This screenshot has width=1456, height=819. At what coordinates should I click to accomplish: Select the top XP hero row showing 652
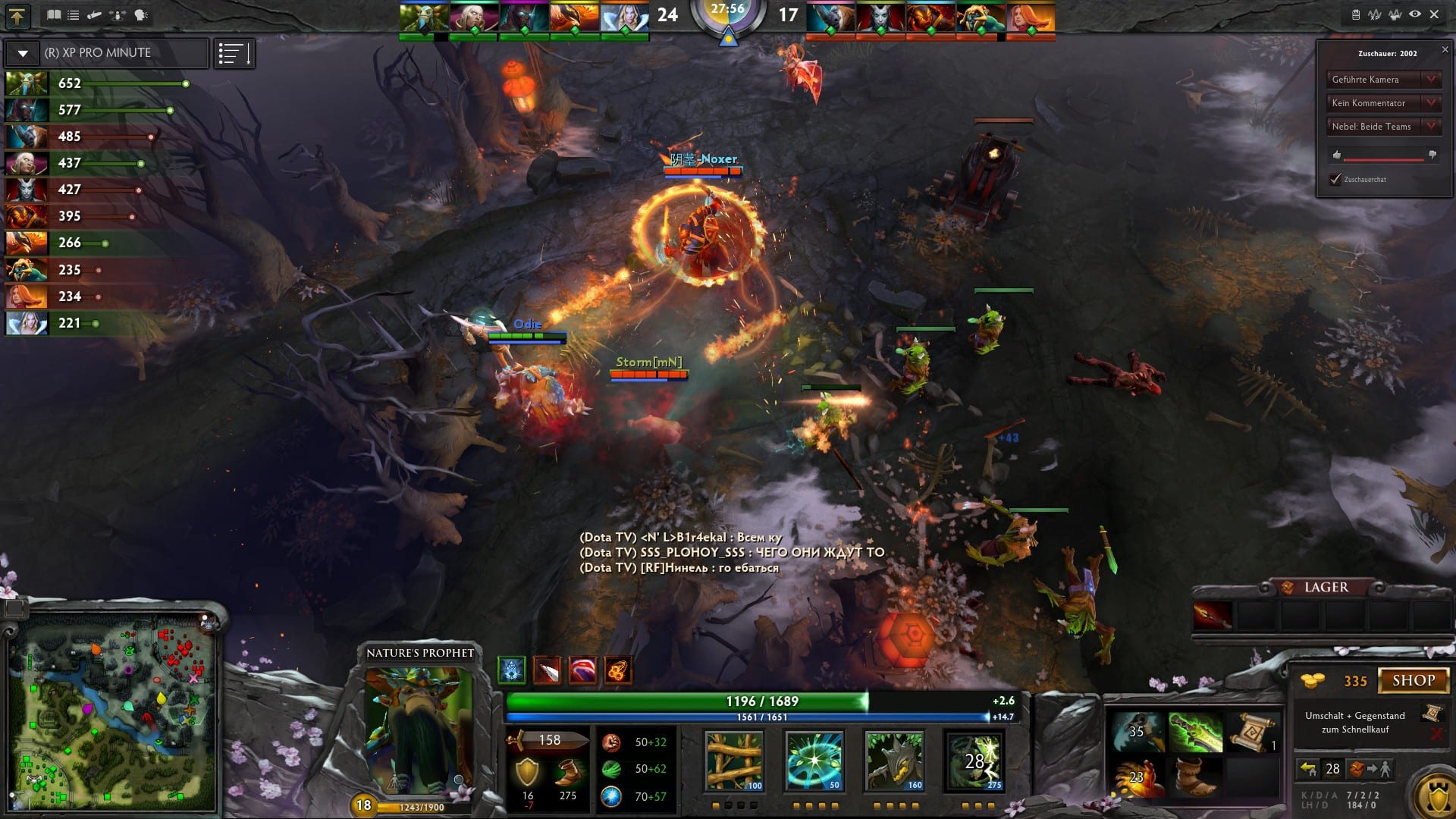tap(97, 83)
